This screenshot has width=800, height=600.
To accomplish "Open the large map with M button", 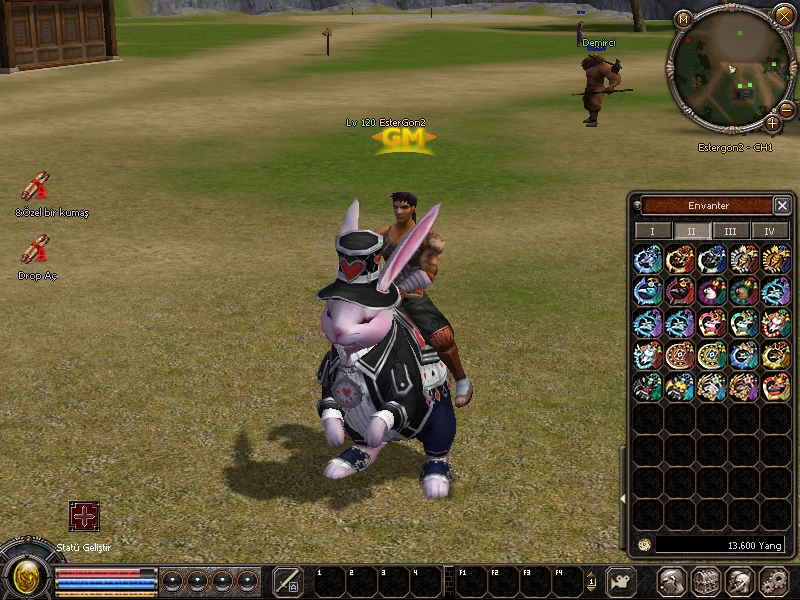I will 684,19.
